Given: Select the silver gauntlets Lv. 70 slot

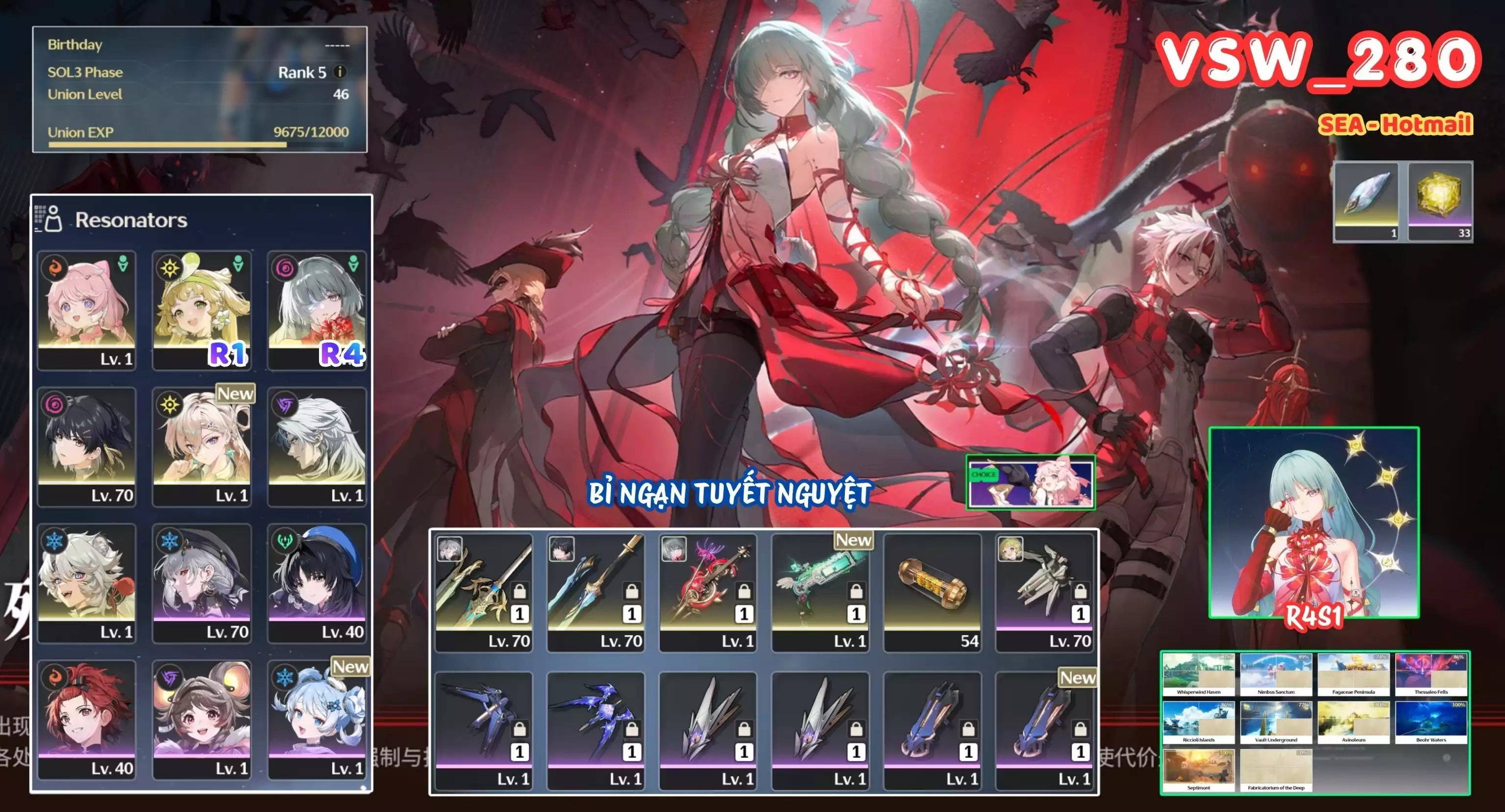Looking at the screenshot, I should [x=1044, y=592].
